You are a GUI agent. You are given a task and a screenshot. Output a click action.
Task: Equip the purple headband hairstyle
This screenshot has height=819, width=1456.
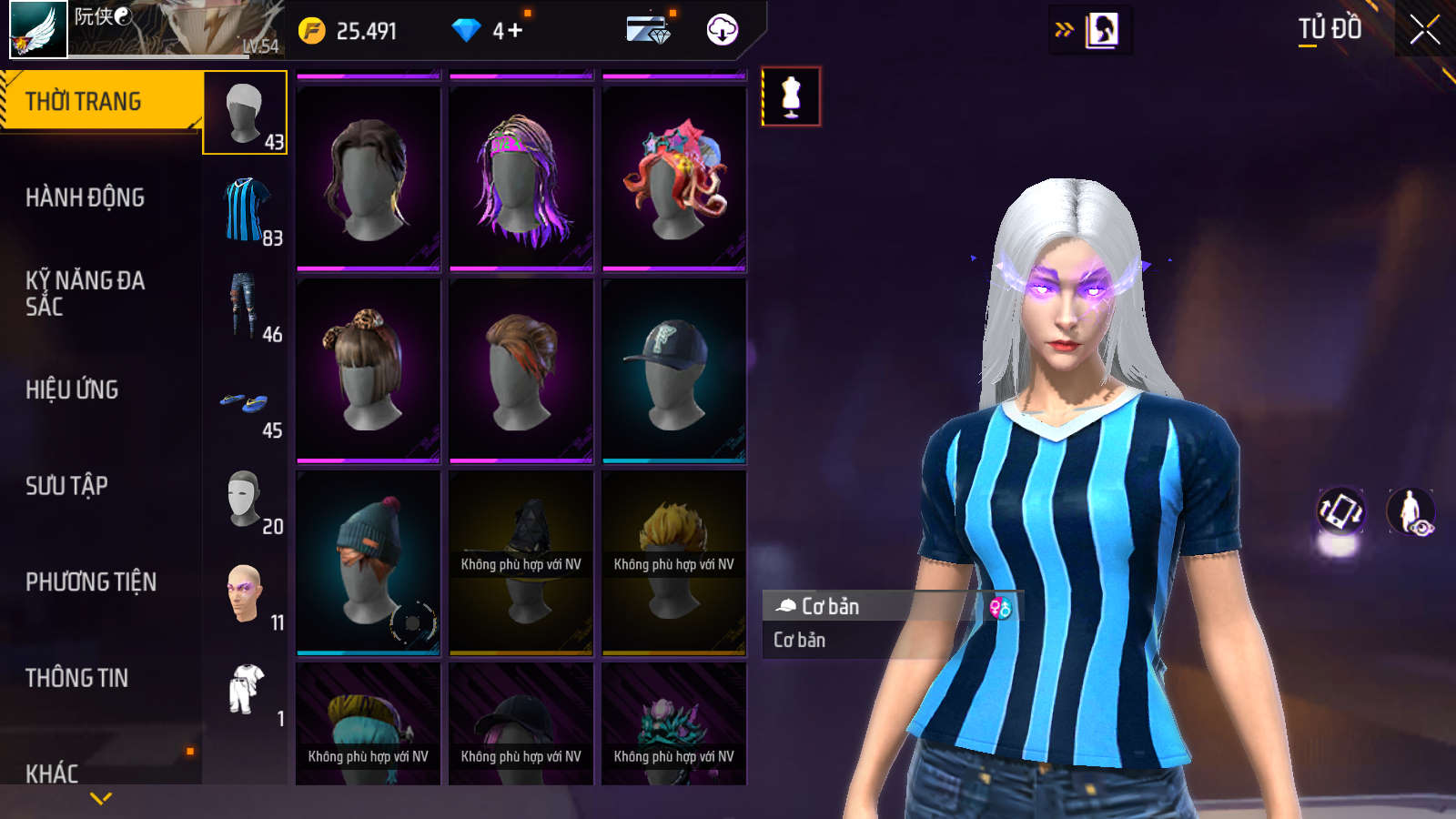(521, 179)
